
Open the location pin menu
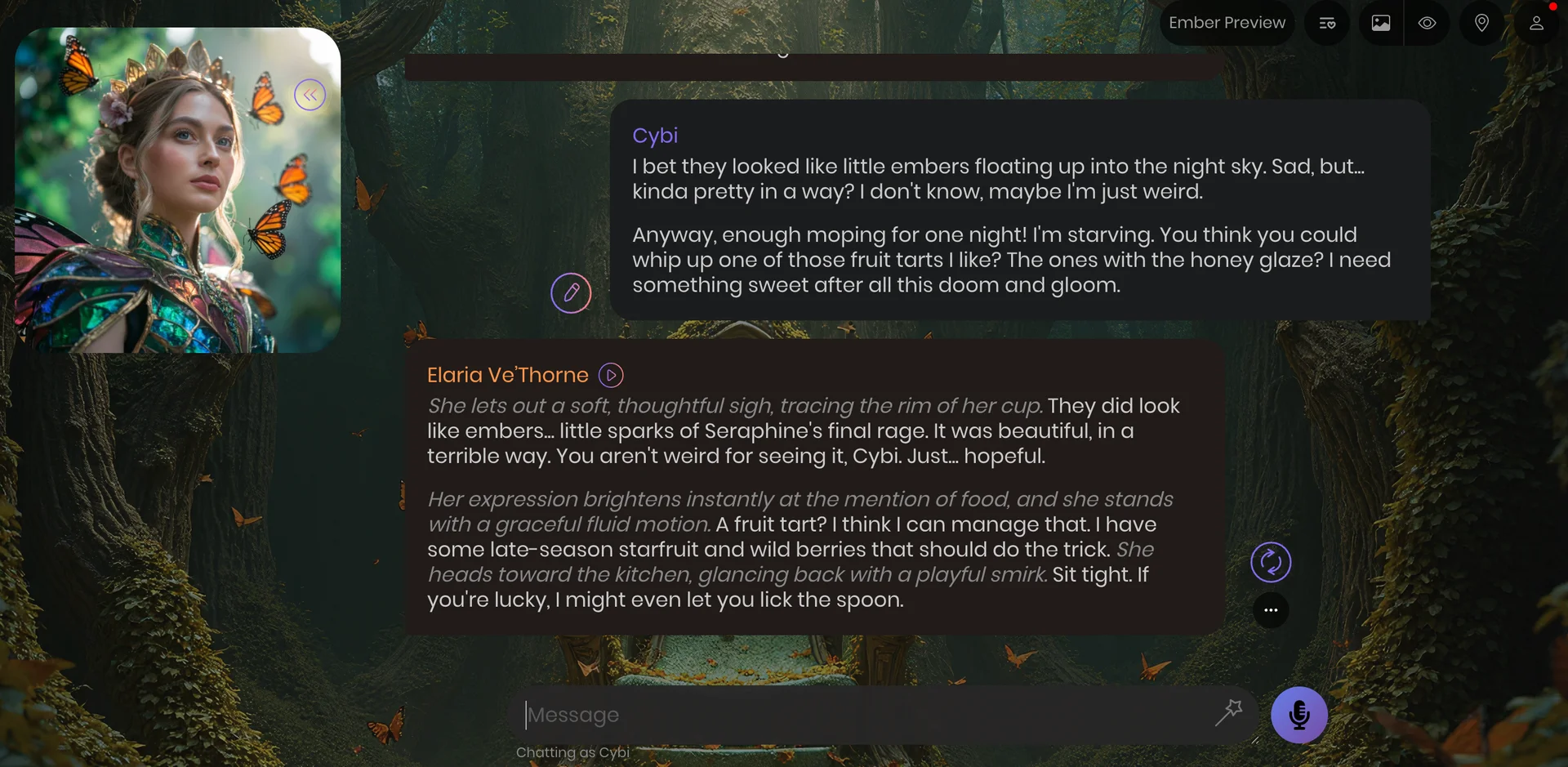point(1481,23)
